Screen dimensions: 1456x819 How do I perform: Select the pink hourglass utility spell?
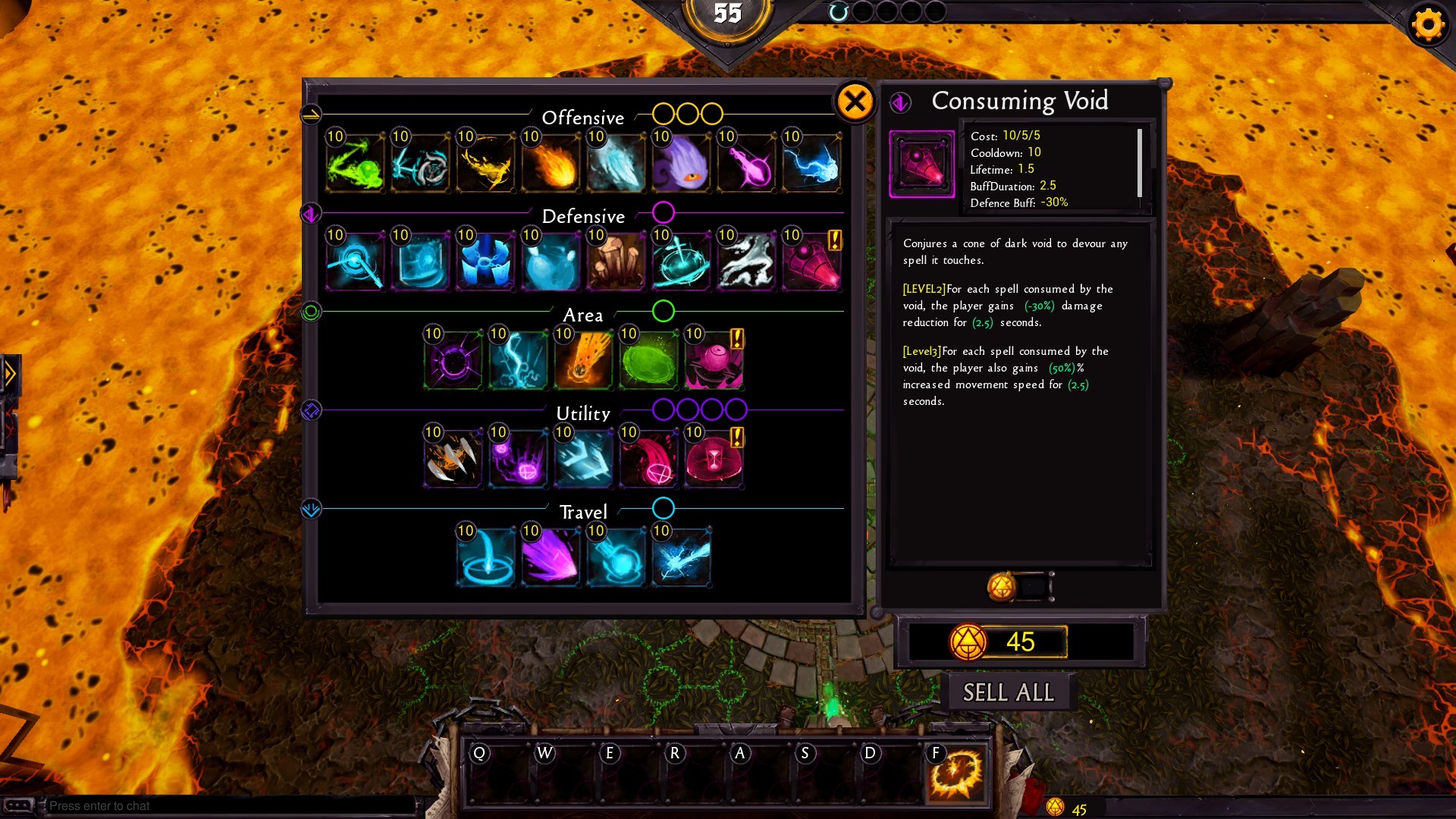(x=714, y=459)
